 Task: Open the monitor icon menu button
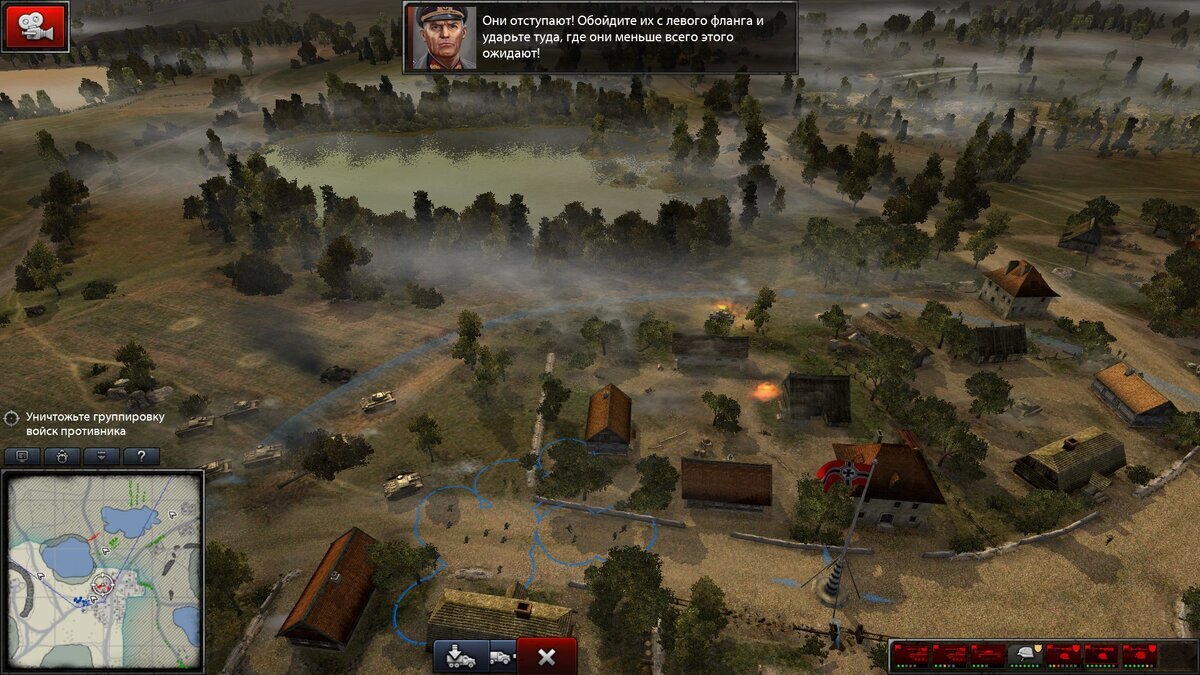coord(22,456)
